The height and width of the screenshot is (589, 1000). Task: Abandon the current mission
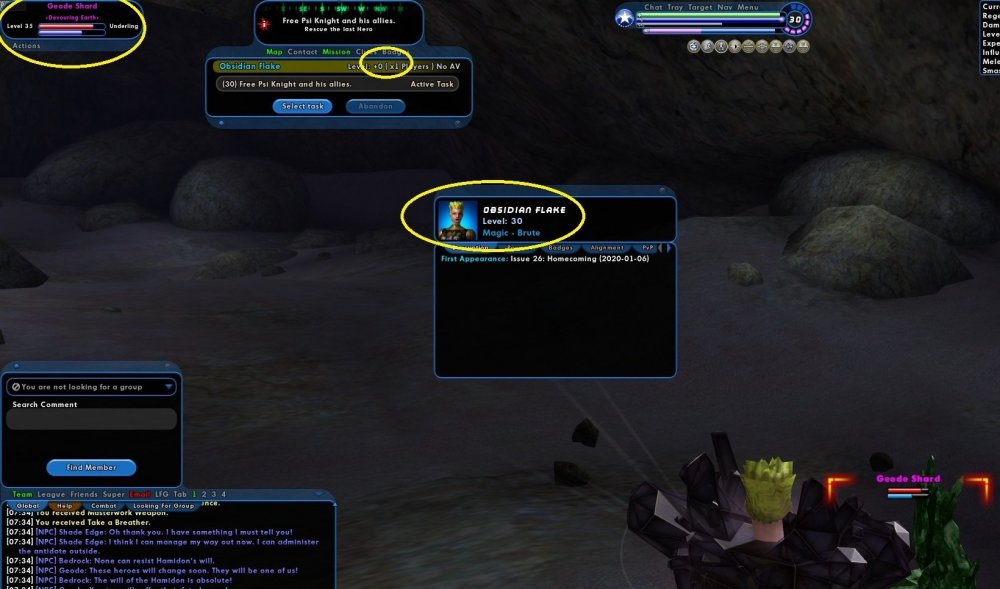[x=375, y=106]
